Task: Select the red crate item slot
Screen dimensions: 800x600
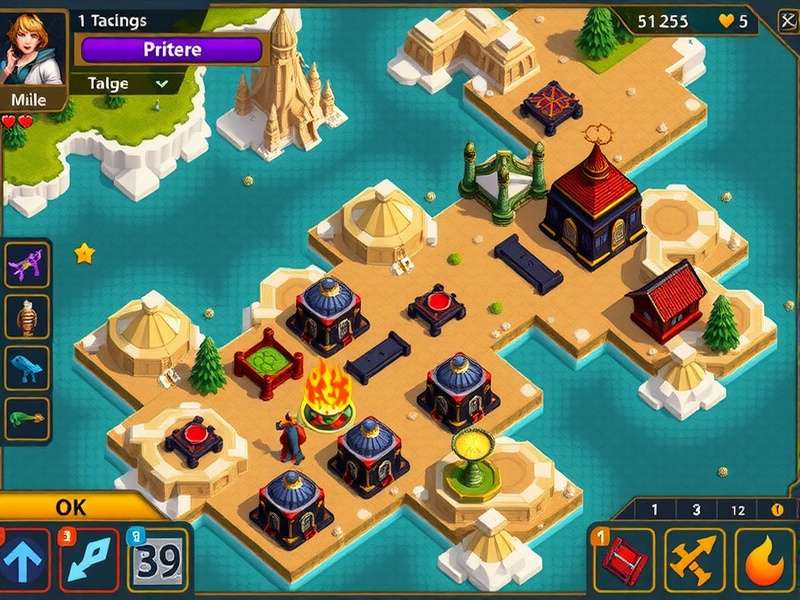Action: pos(622,561)
